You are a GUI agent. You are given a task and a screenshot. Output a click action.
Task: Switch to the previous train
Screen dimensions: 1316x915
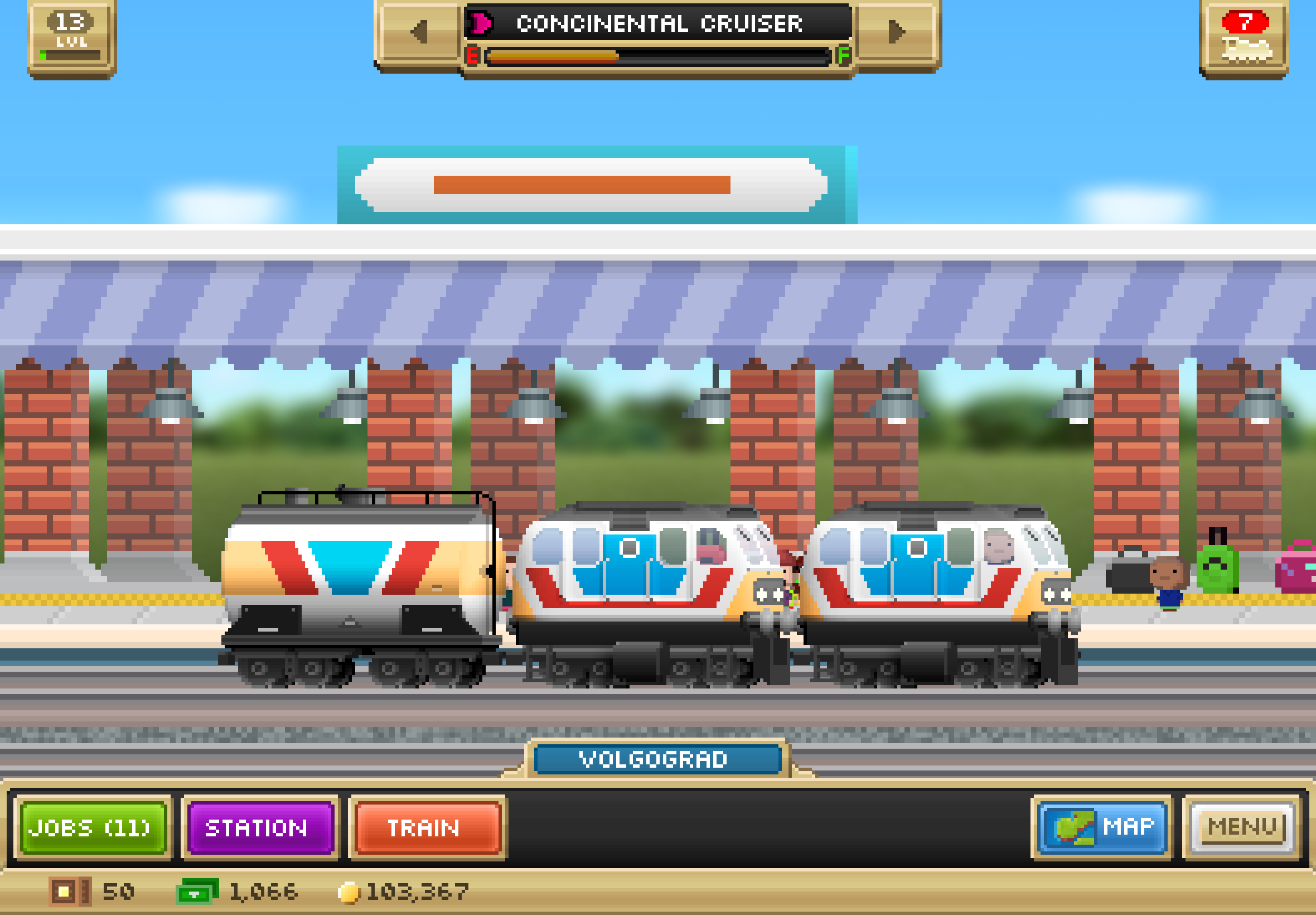pyautogui.click(x=420, y=32)
